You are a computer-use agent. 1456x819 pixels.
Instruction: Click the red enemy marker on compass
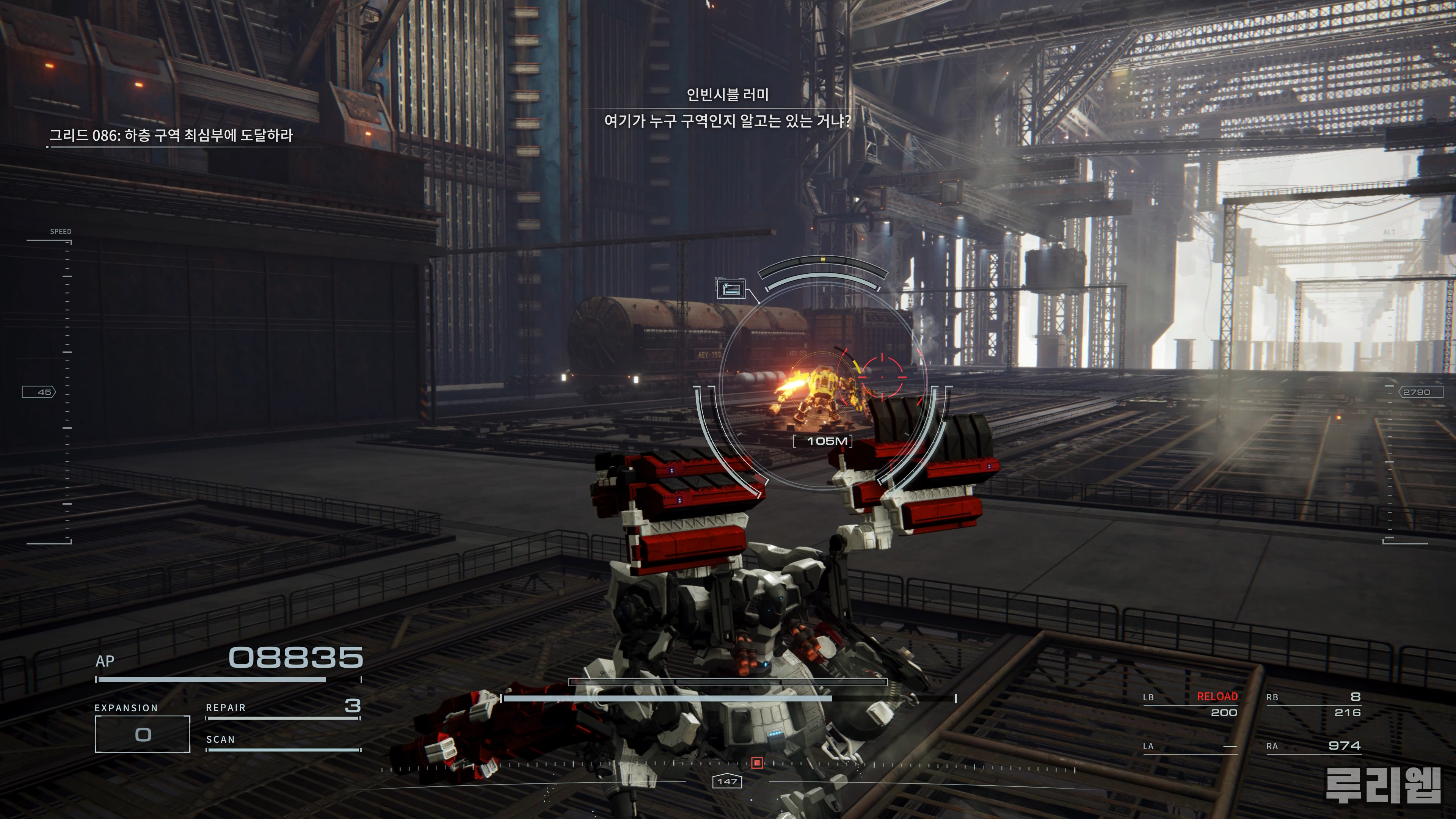pyautogui.click(x=758, y=763)
